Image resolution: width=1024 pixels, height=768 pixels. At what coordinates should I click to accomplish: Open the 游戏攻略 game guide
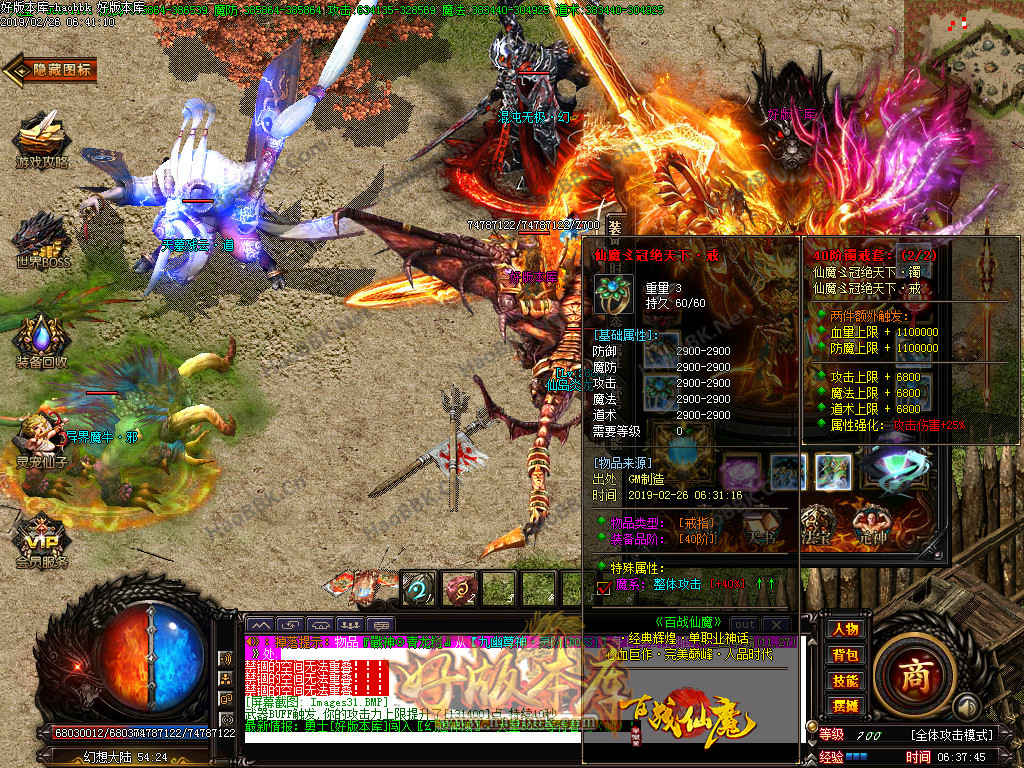tap(41, 142)
